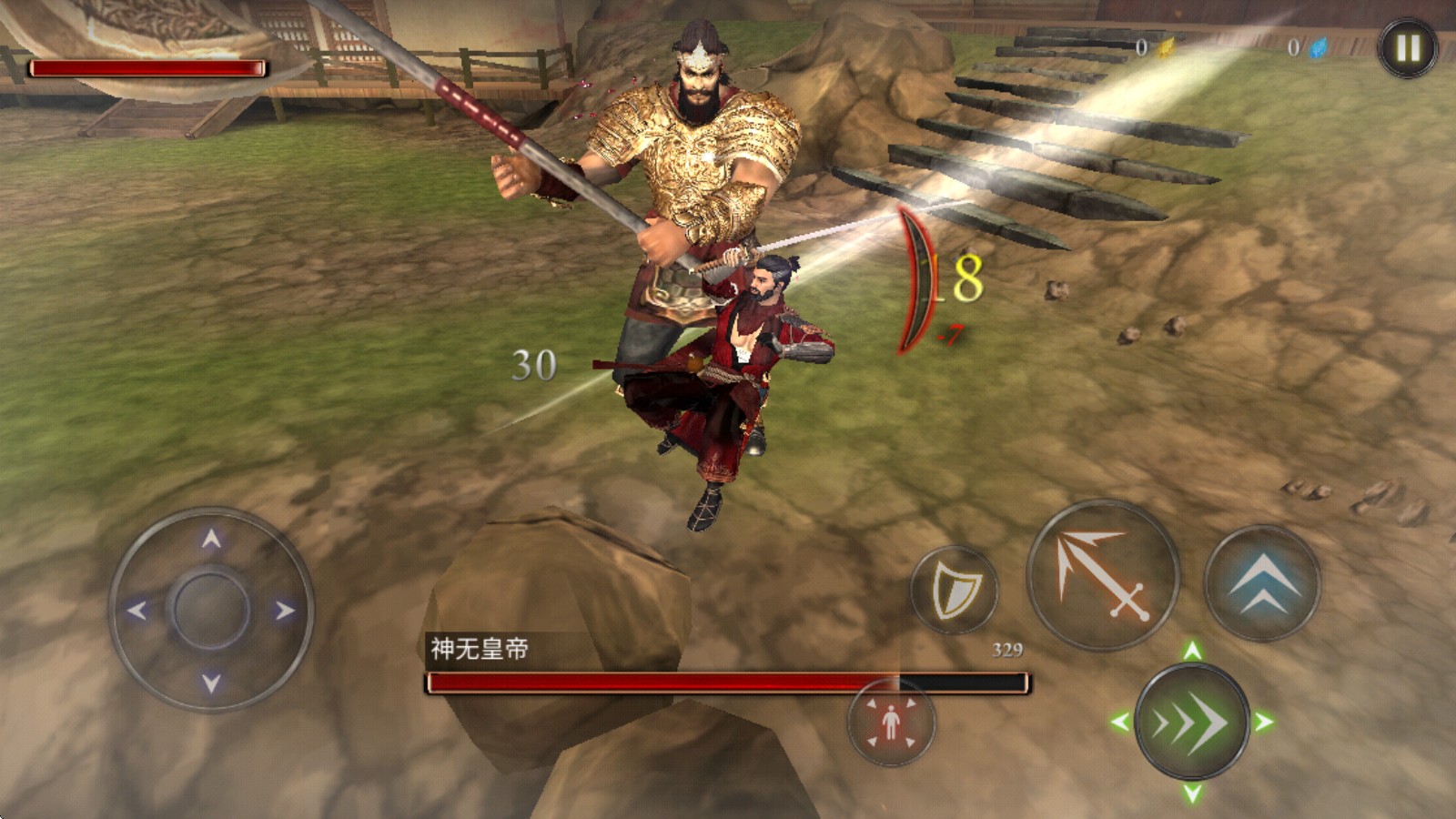The height and width of the screenshot is (819, 1456).
Task: Toggle enemy lock-on with the character icon
Action: (x=891, y=720)
